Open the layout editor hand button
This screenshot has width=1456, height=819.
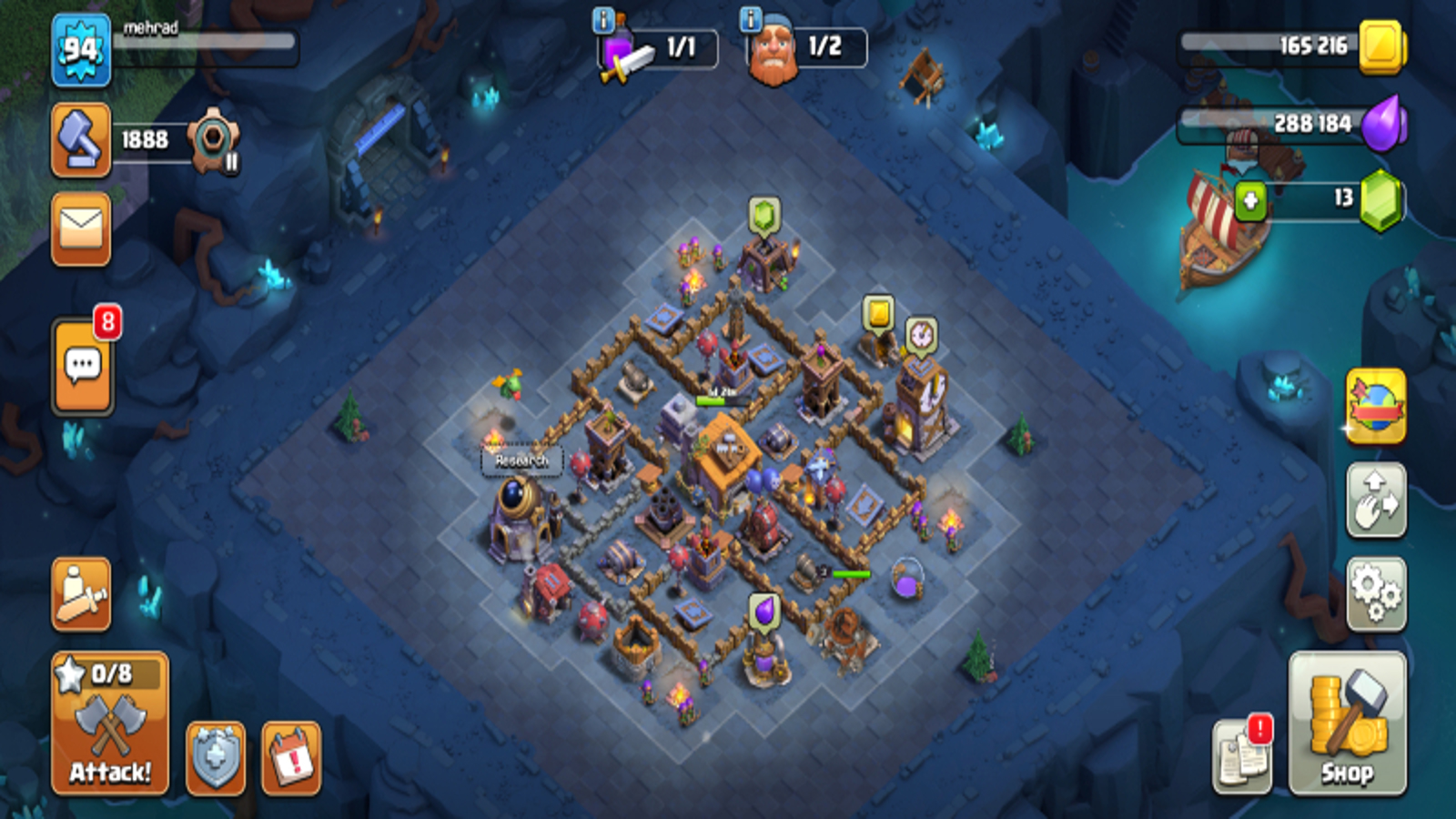[x=1376, y=500]
